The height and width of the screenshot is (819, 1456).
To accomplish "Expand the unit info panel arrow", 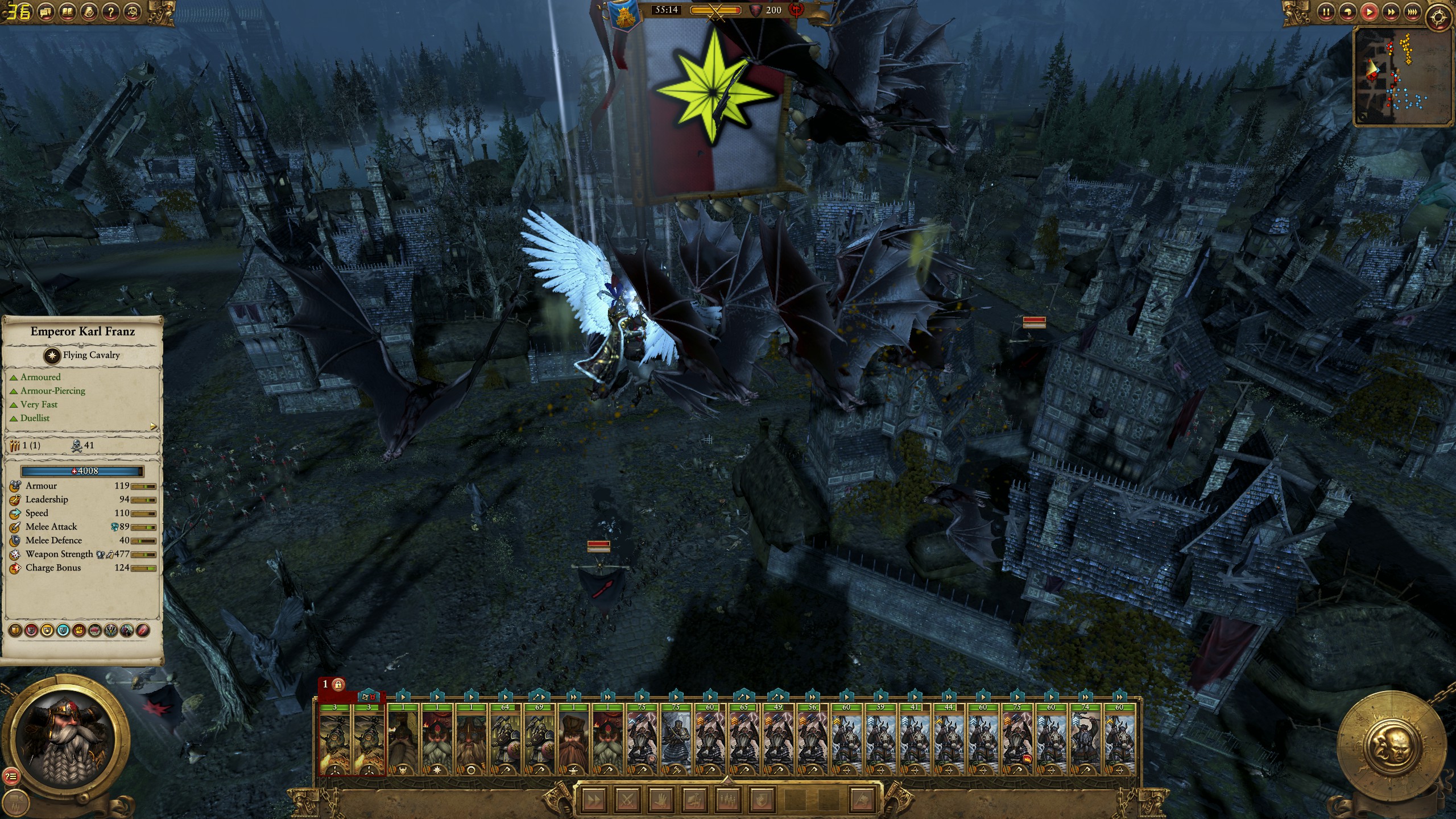I will click(x=153, y=426).
